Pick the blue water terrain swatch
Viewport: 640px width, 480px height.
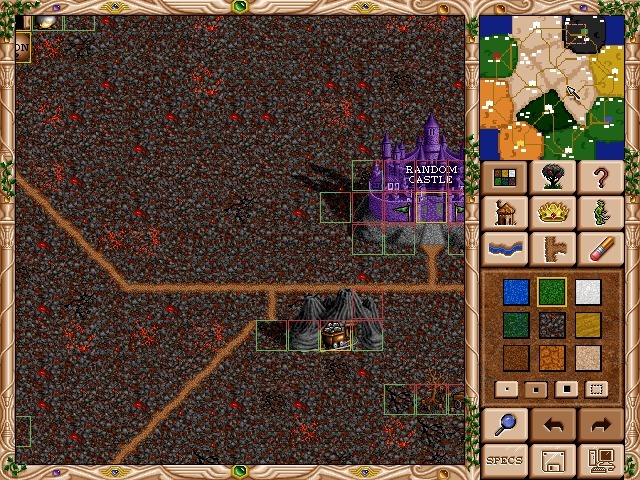[516, 292]
